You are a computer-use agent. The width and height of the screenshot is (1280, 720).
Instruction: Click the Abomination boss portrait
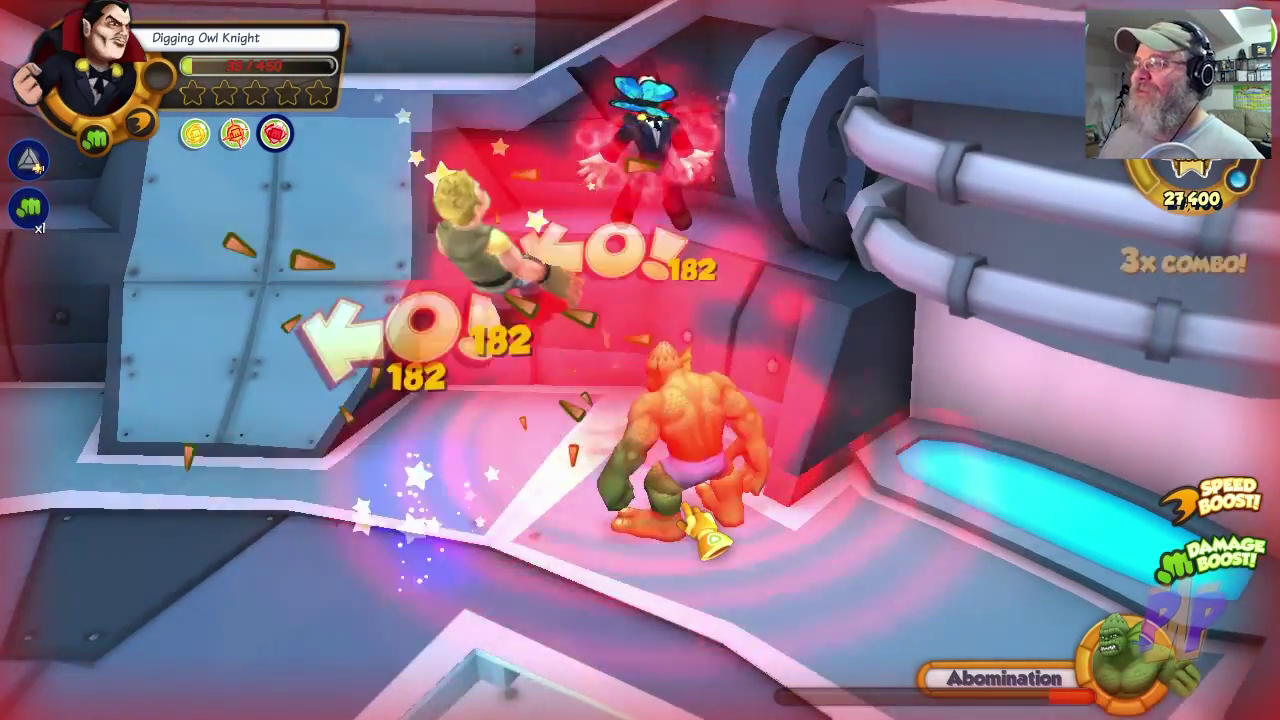[1125, 655]
